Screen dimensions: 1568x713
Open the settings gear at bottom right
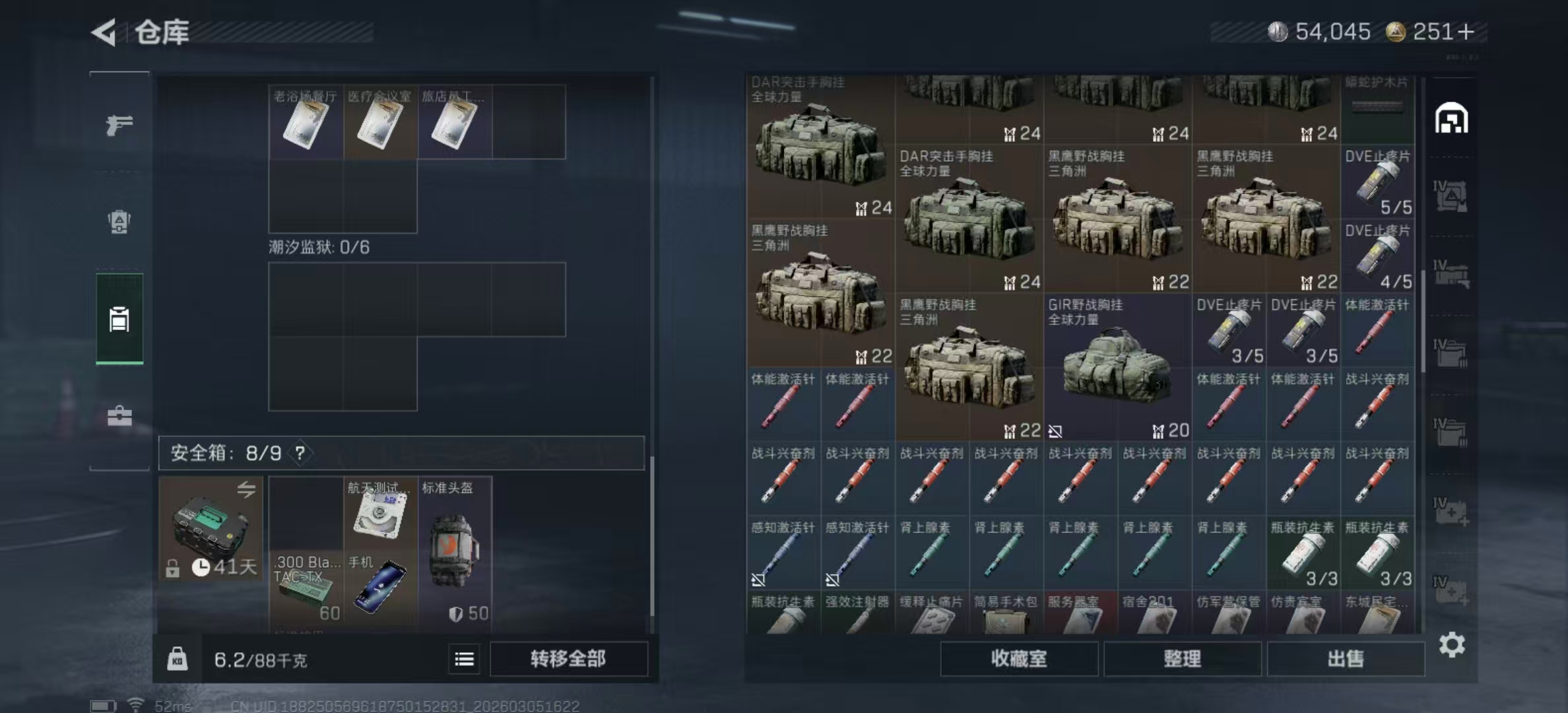click(1452, 644)
